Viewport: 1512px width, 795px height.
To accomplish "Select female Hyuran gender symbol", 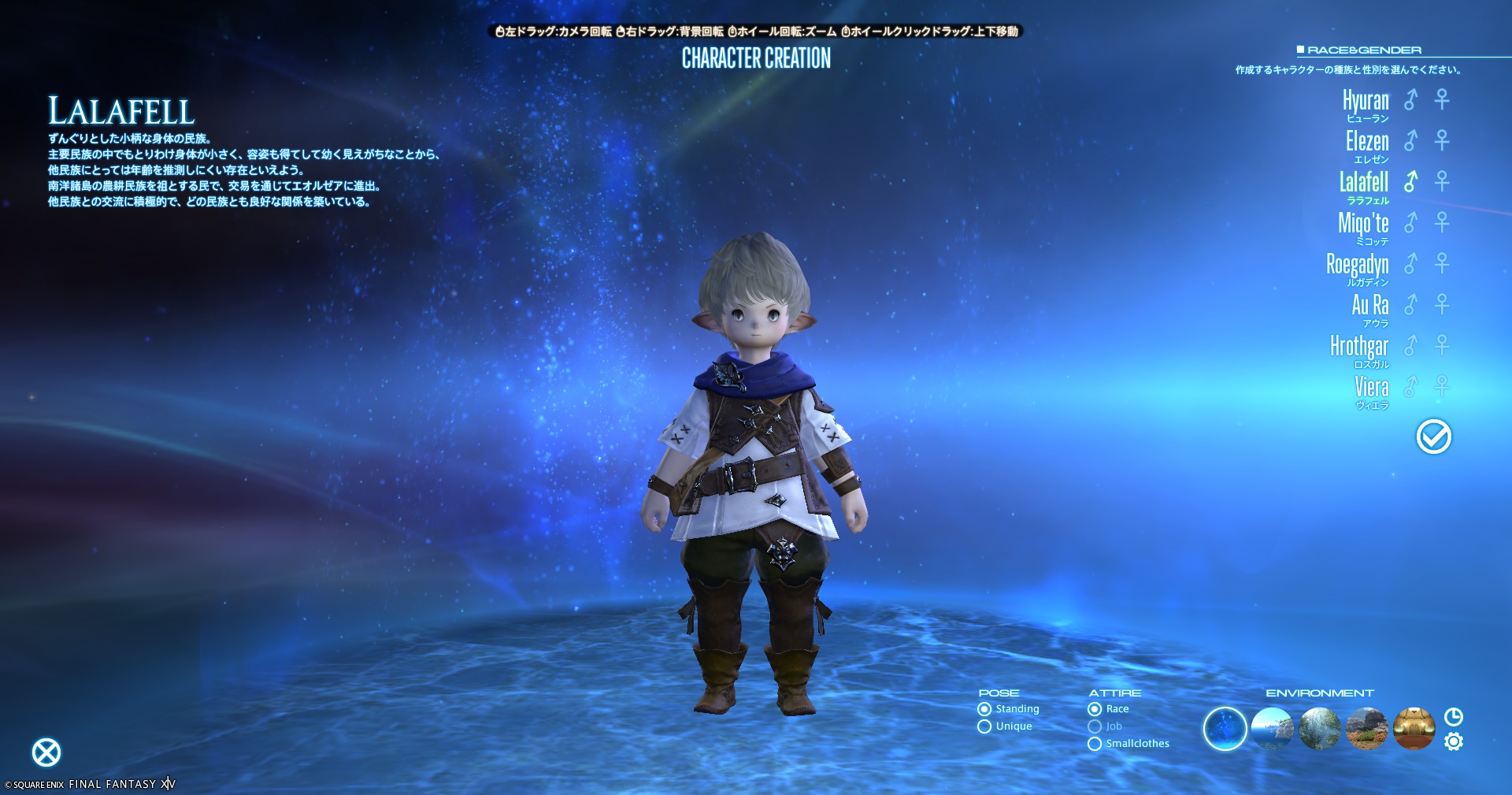I will tap(1442, 99).
